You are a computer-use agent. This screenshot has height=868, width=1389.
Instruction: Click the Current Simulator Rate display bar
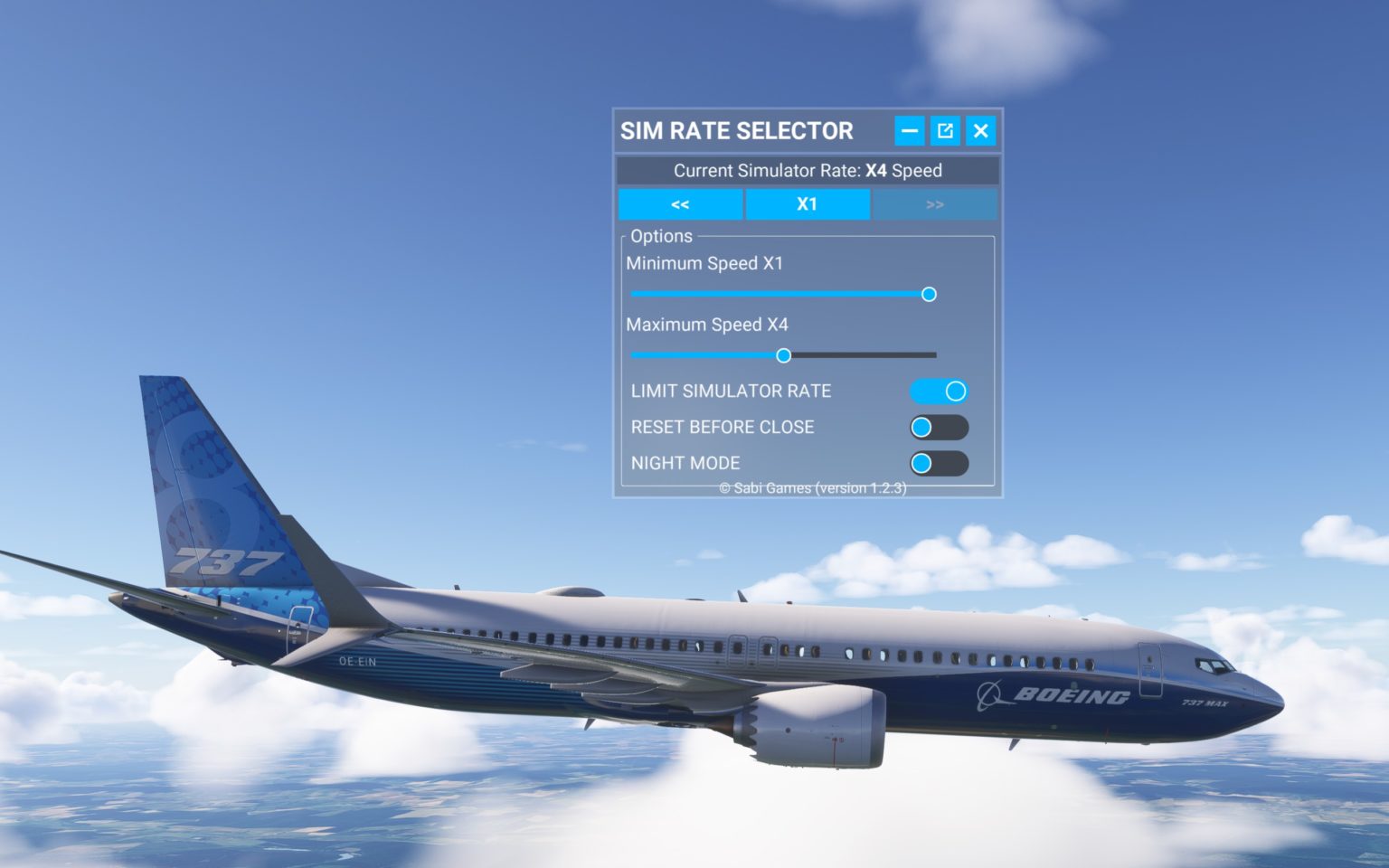pos(808,171)
